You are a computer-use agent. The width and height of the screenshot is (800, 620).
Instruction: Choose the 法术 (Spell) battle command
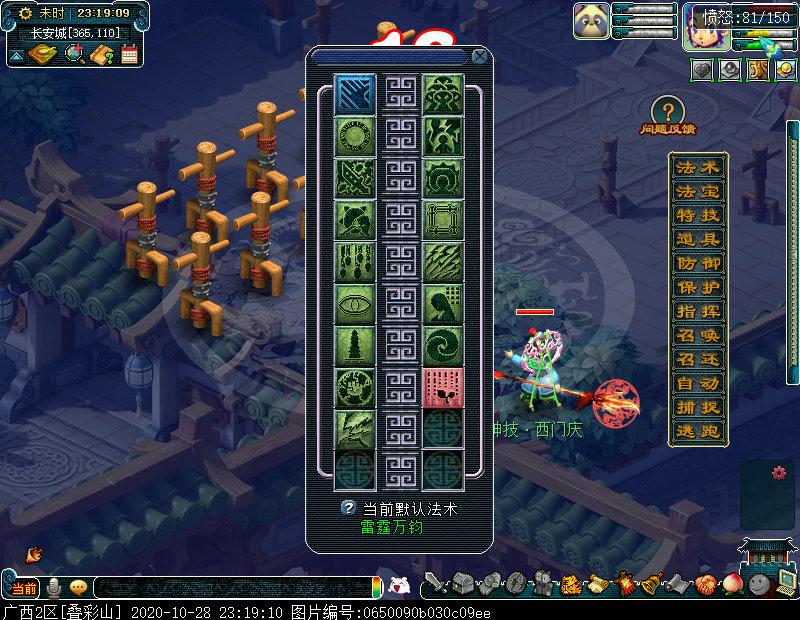pyautogui.click(x=697, y=167)
